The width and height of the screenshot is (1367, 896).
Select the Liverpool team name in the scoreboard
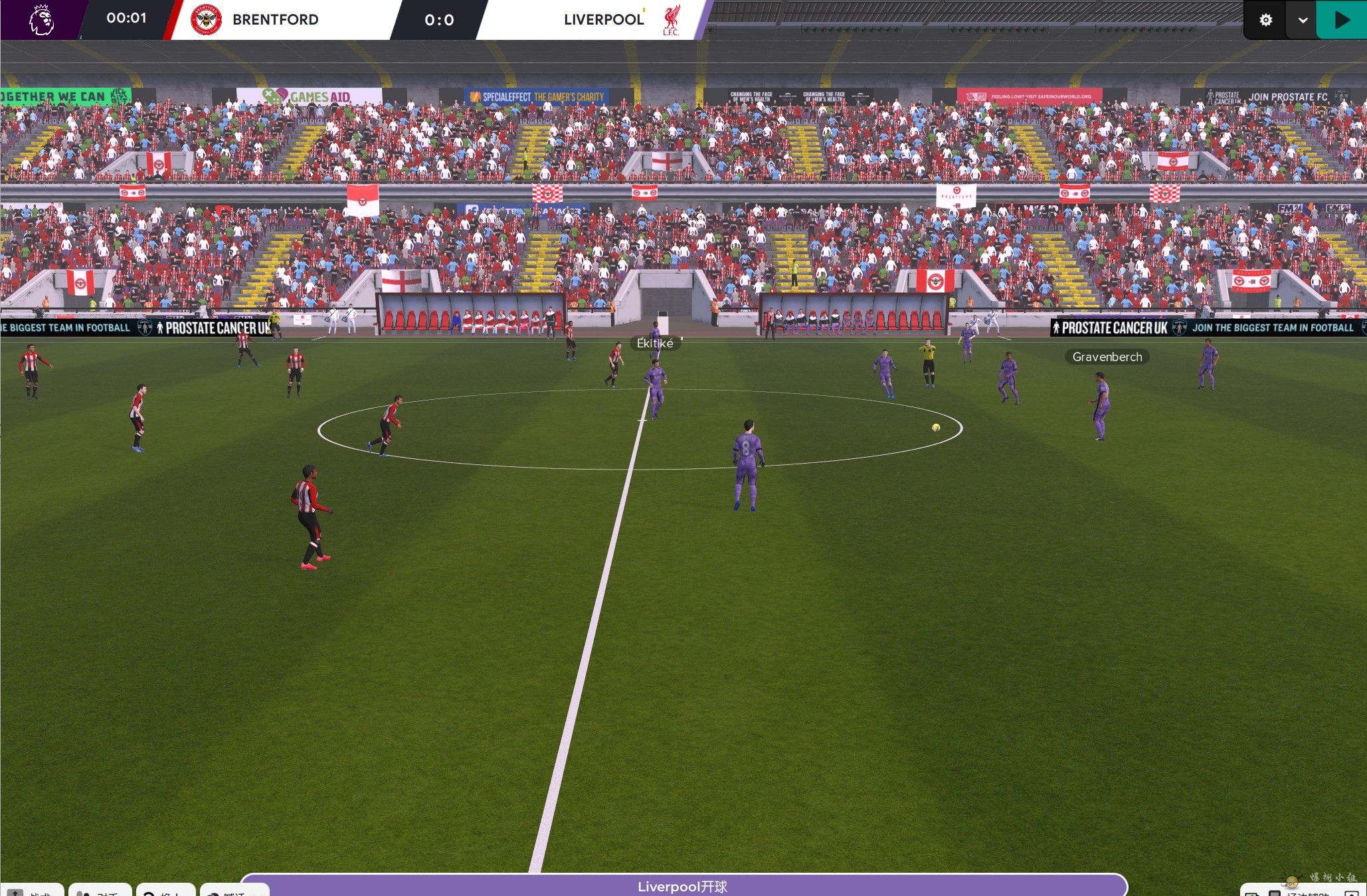pyautogui.click(x=603, y=20)
